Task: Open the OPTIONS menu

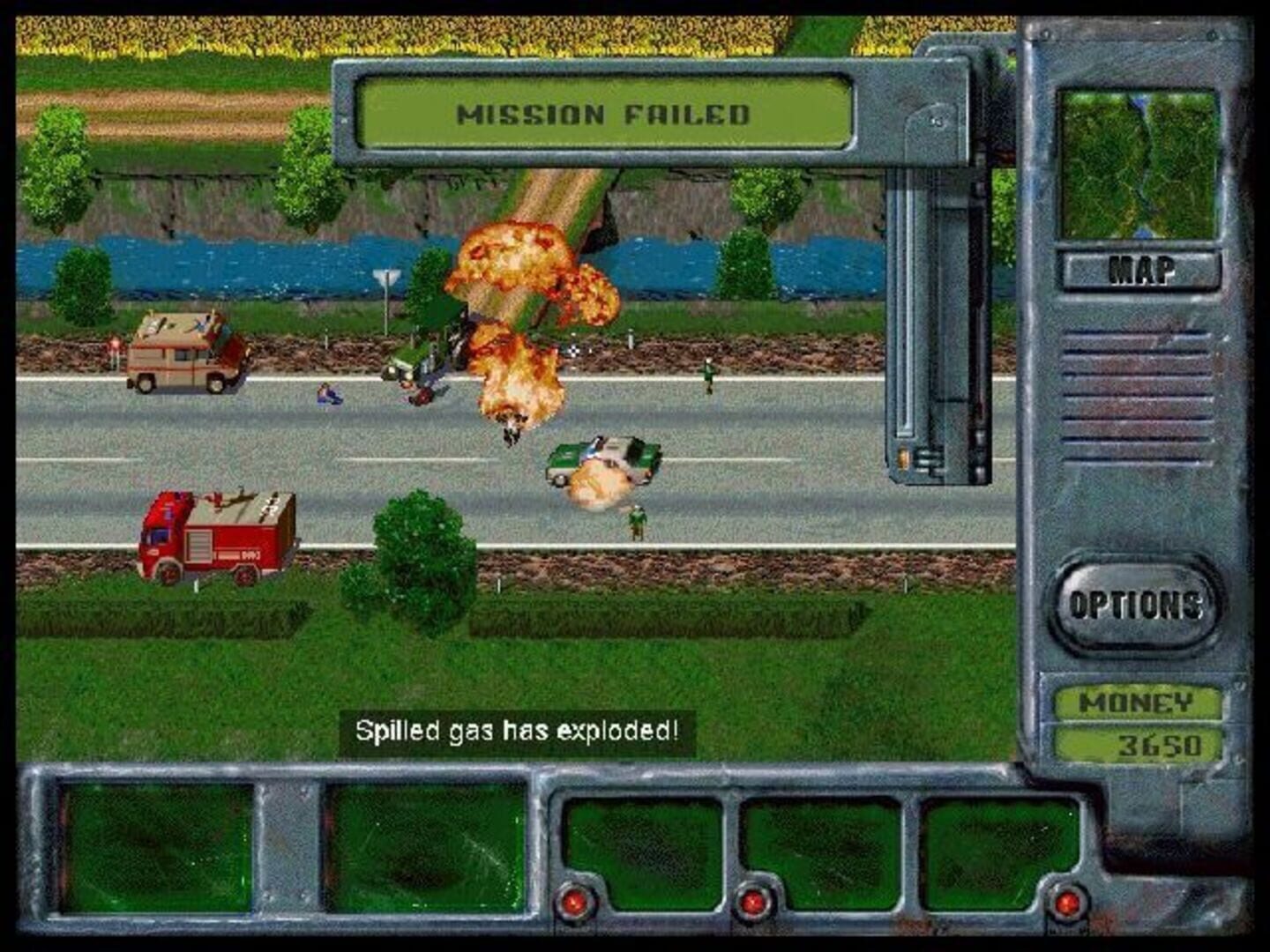Action: coord(1138,604)
